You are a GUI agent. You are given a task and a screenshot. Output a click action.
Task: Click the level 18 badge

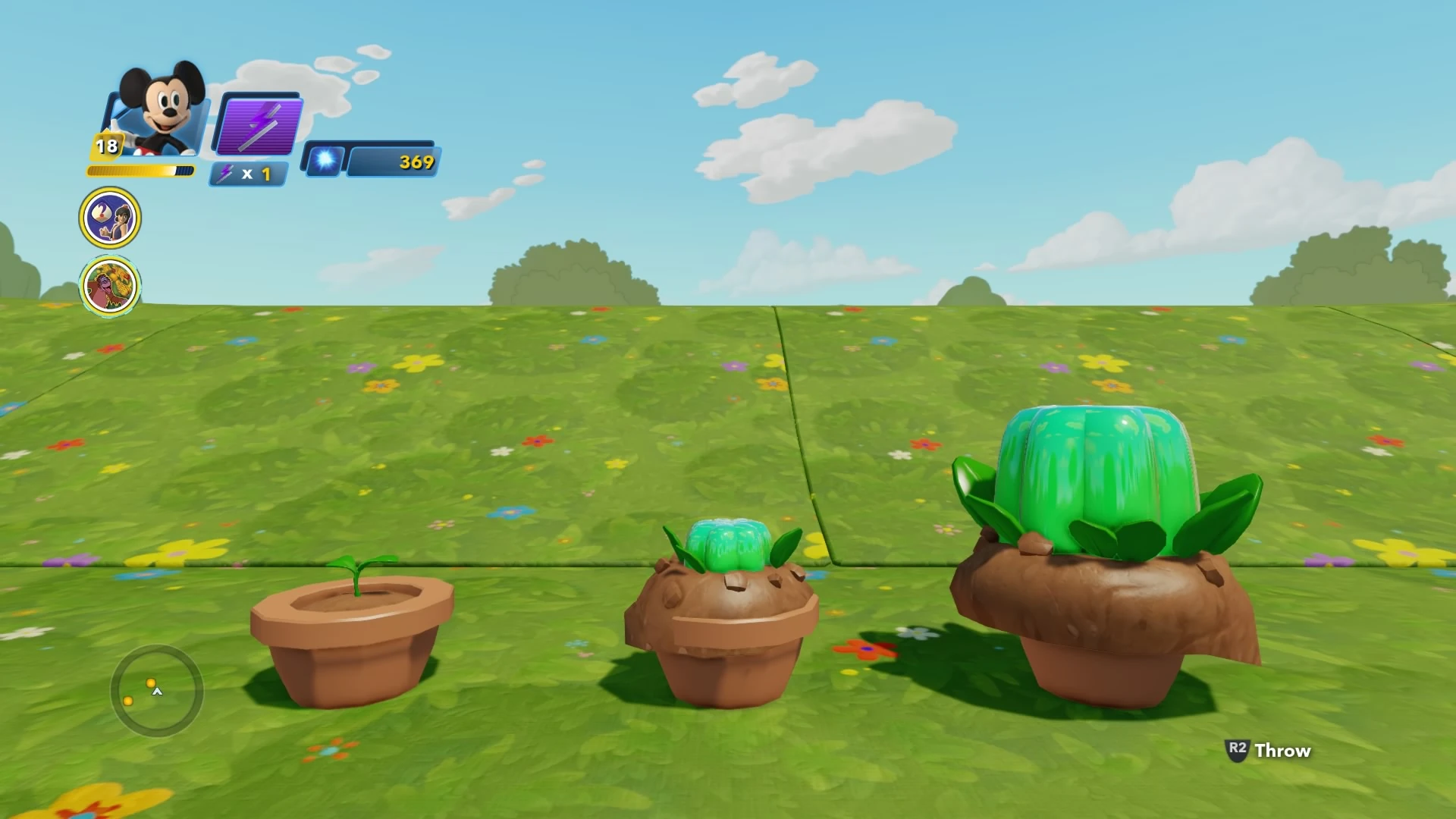point(106,144)
